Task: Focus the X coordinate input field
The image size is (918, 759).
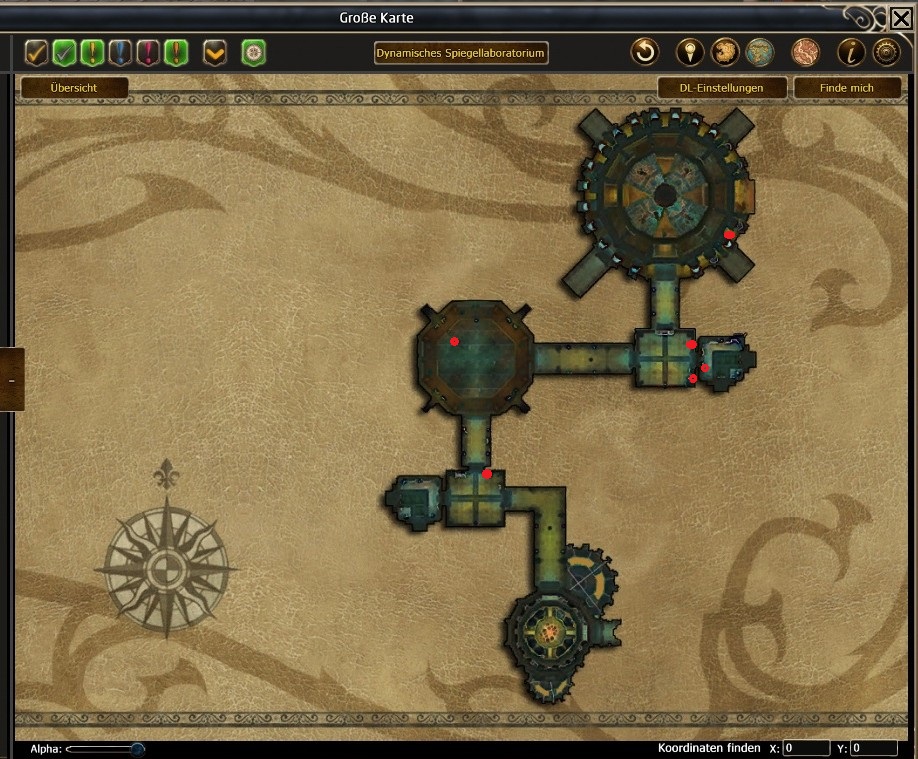Action: 806,748
